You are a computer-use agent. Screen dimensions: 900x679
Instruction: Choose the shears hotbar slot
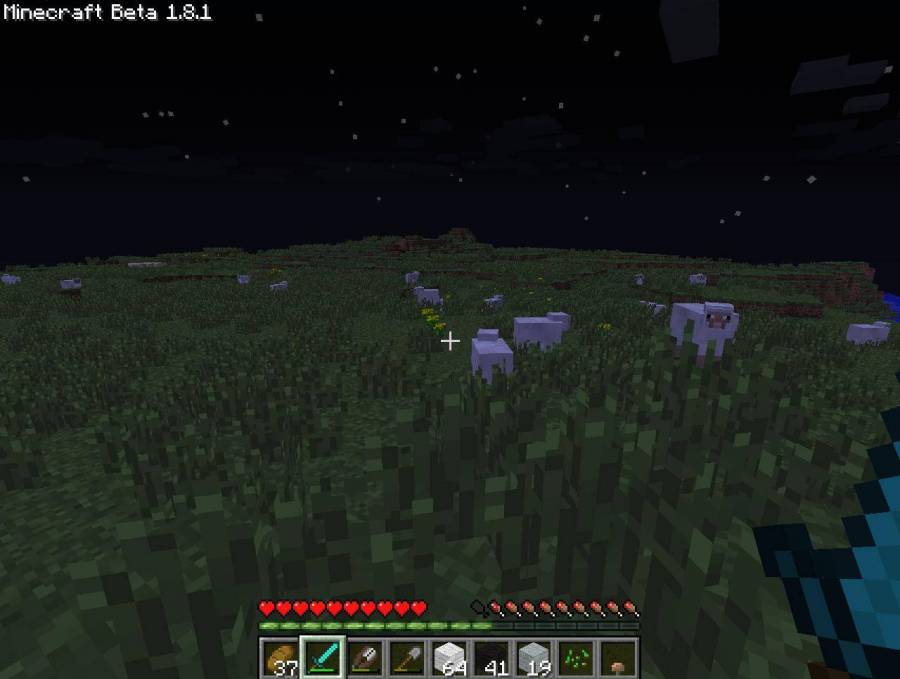(365, 658)
